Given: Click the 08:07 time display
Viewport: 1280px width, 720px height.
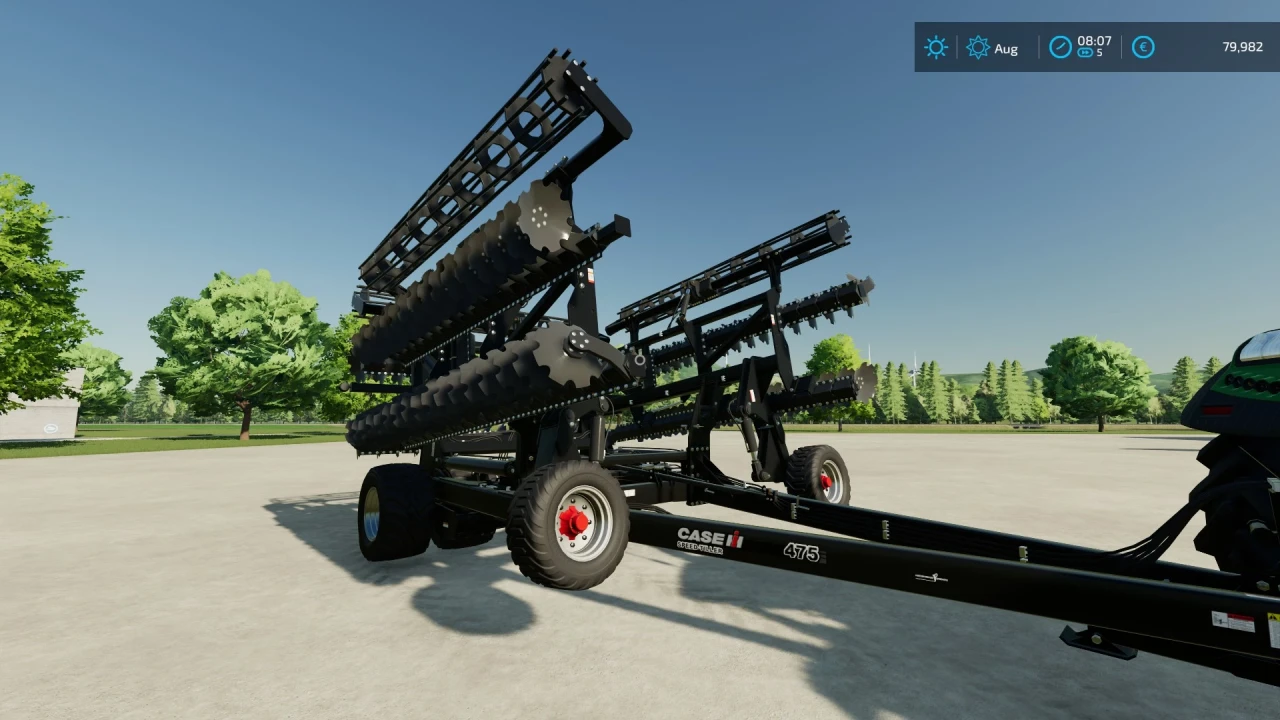Looking at the screenshot, I should coord(1095,42).
